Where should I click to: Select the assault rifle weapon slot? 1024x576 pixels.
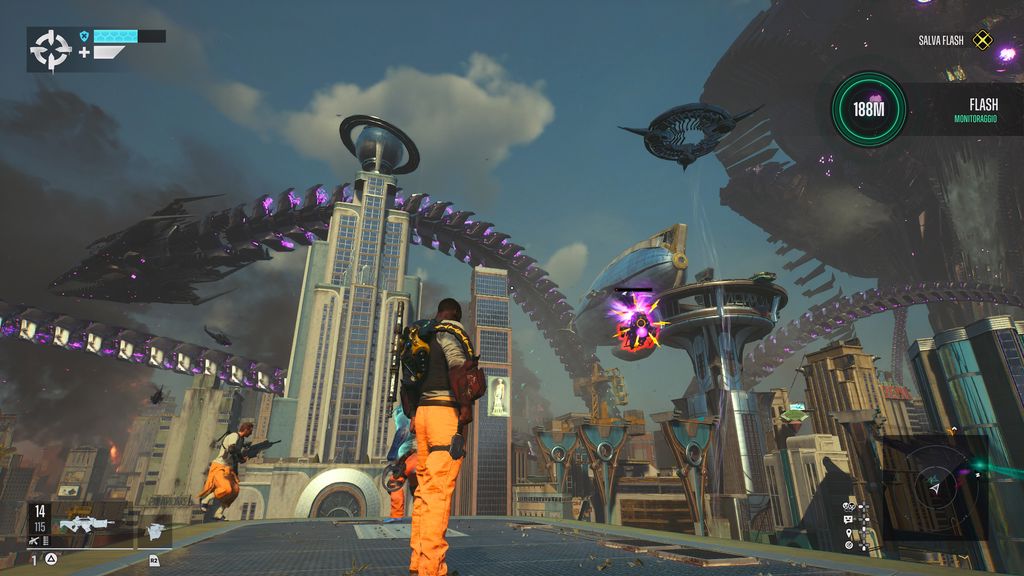(86, 524)
